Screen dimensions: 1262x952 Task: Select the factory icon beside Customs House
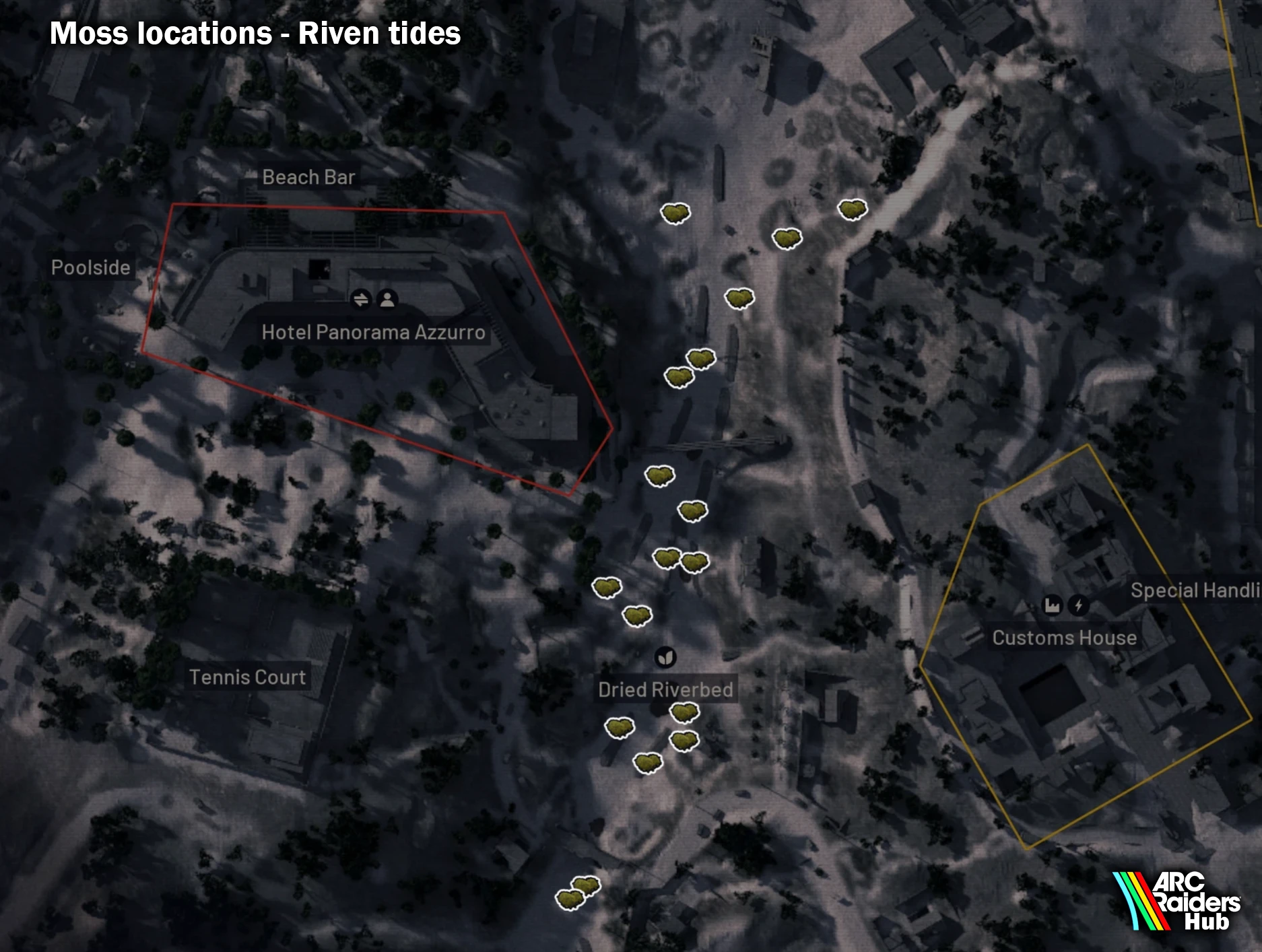point(1051,605)
